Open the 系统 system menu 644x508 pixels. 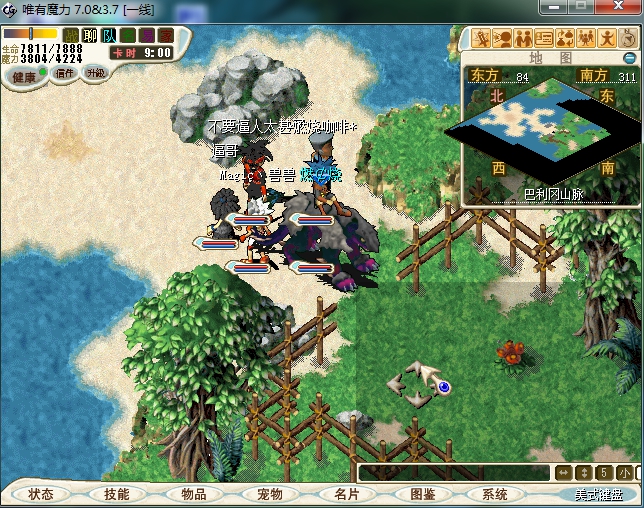(494, 494)
